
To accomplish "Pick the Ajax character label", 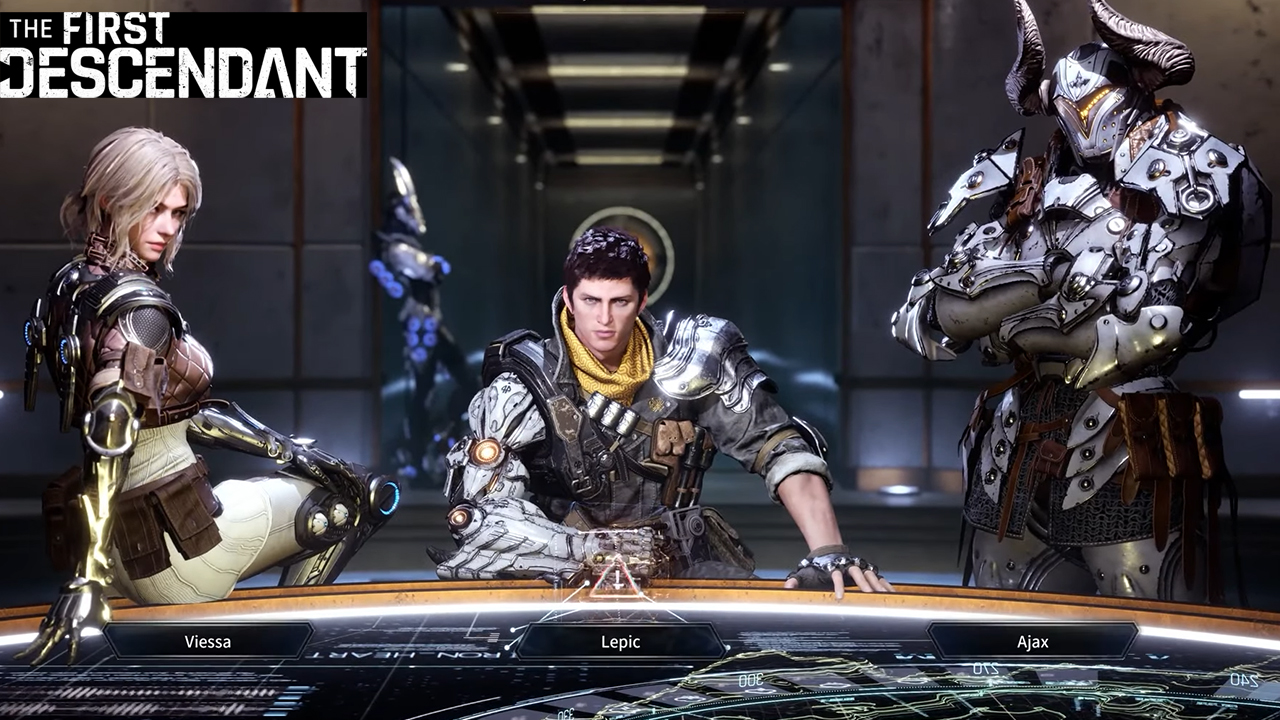I will coord(1032,641).
